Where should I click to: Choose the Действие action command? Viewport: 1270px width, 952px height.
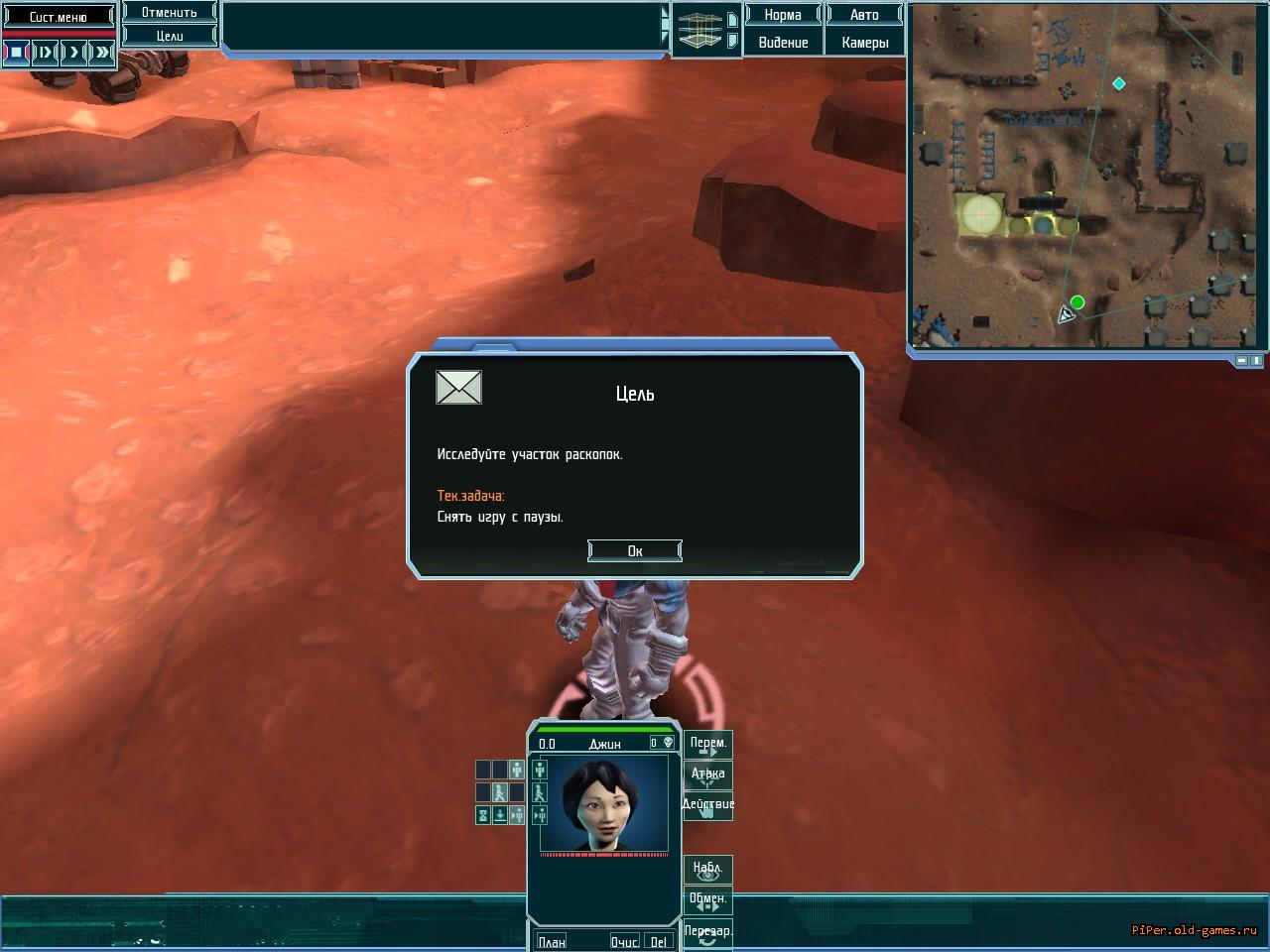click(707, 805)
